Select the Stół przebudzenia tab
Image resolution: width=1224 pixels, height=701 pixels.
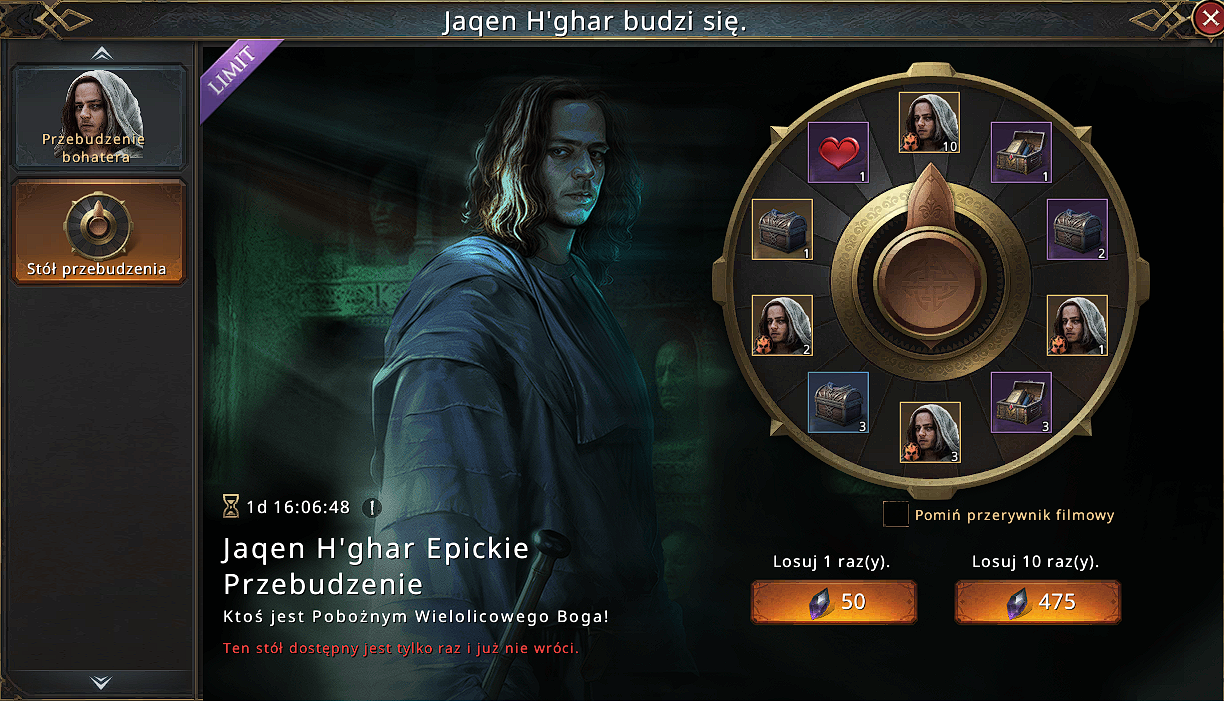pos(99,232)
